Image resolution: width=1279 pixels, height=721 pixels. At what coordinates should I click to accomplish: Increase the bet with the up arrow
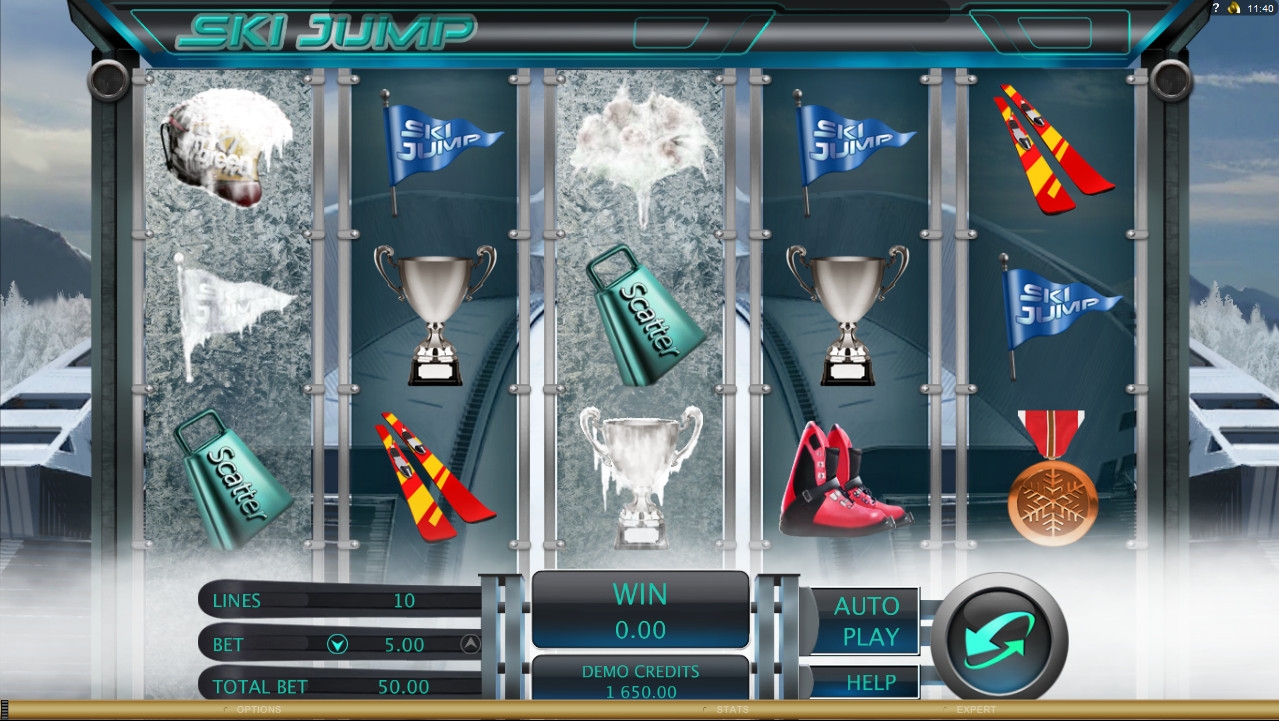point(470,645)
